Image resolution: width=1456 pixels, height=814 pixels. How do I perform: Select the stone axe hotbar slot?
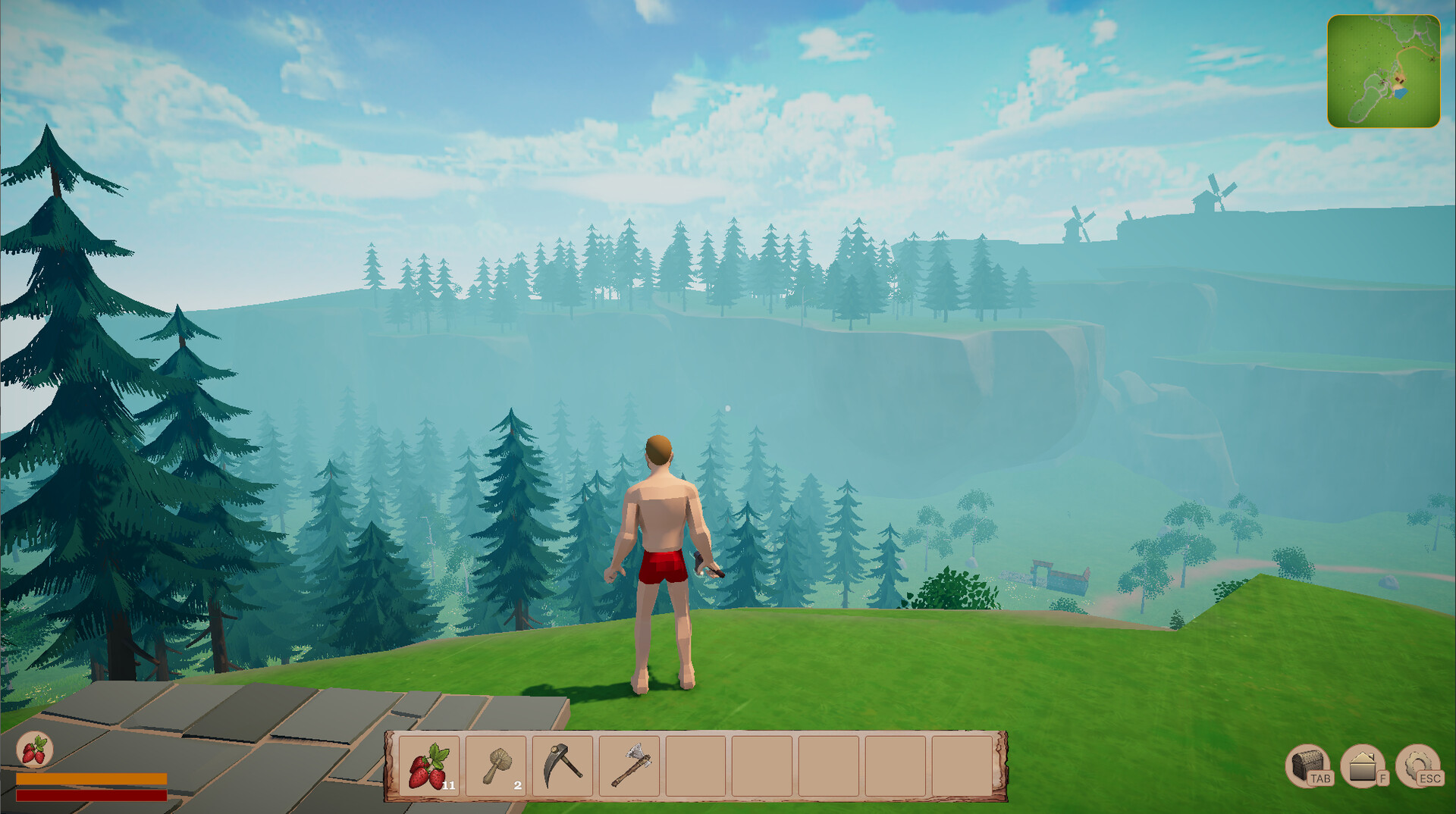pyautogui.click(x=629, y=765)
